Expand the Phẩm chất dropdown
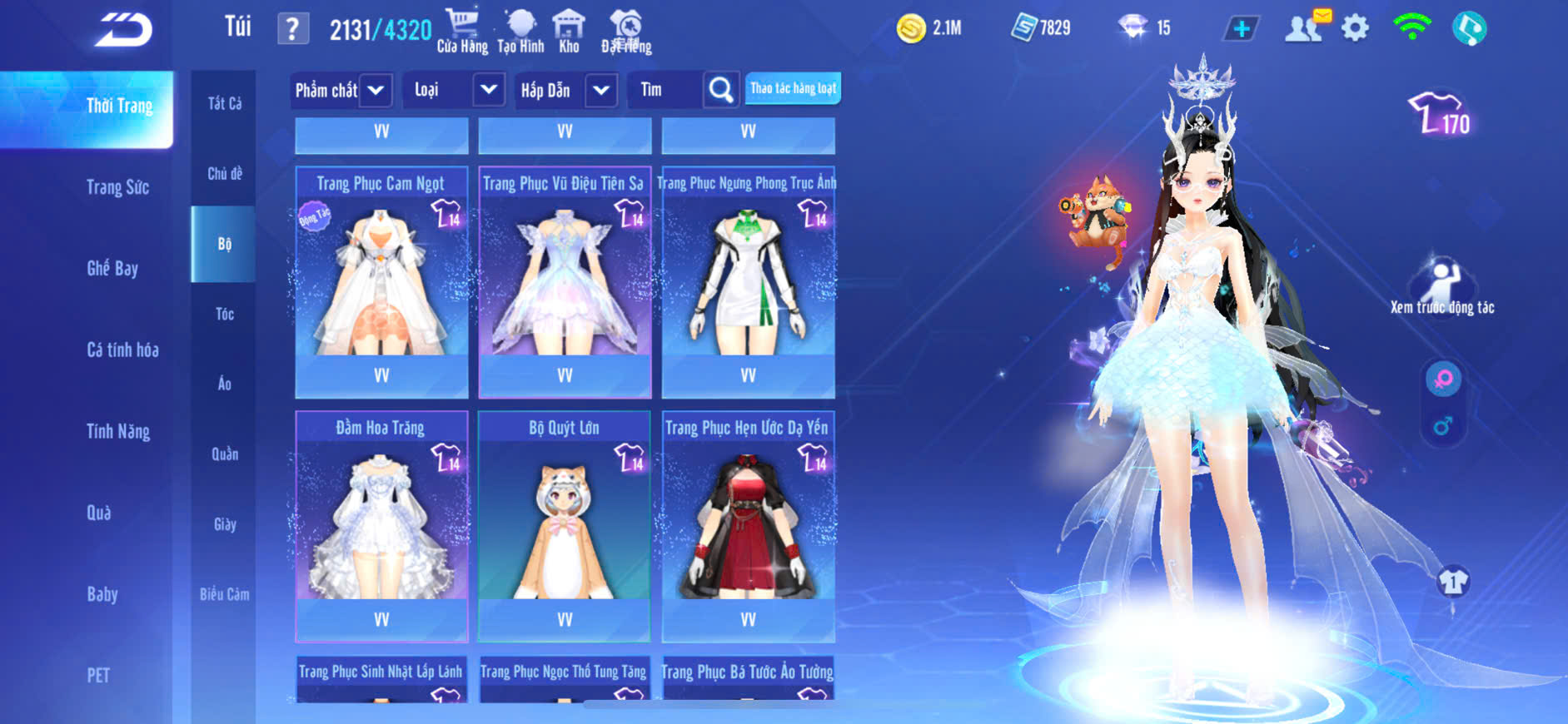 click(376, 90)
